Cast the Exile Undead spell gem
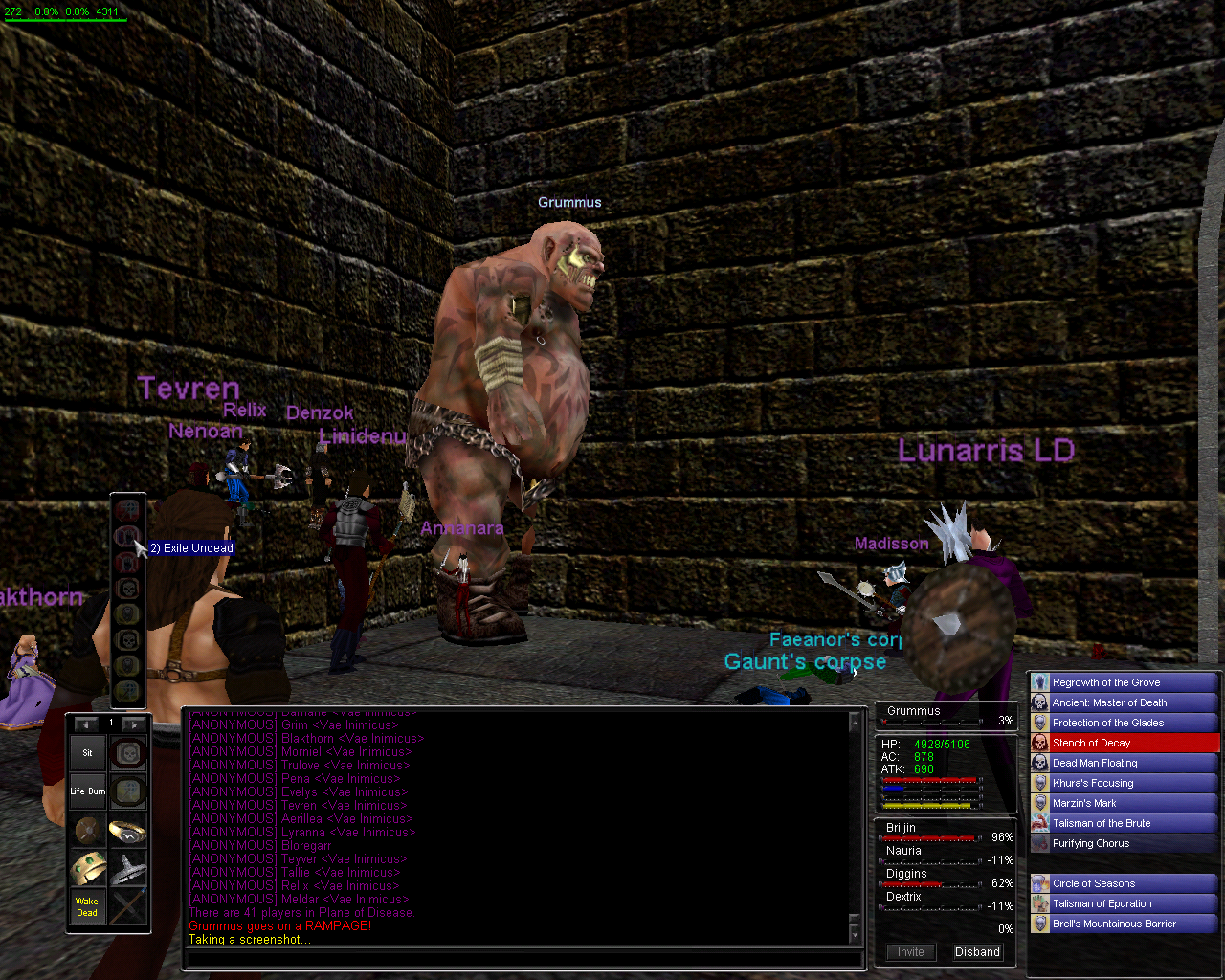Image resolution: width=1225 pixels, height=980 pixels. 127,536
